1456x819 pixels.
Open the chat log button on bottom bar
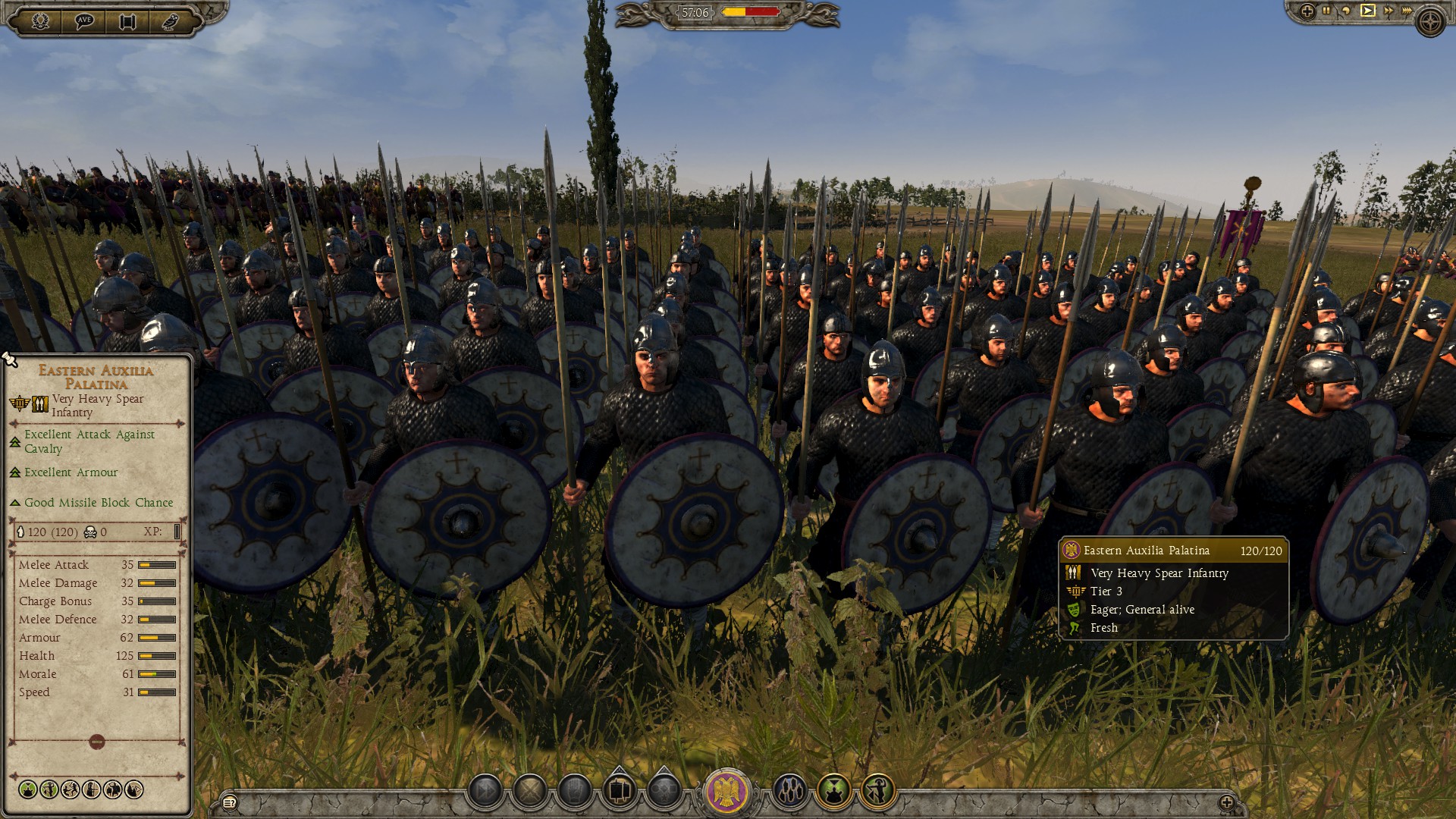[x=230, y=802]
